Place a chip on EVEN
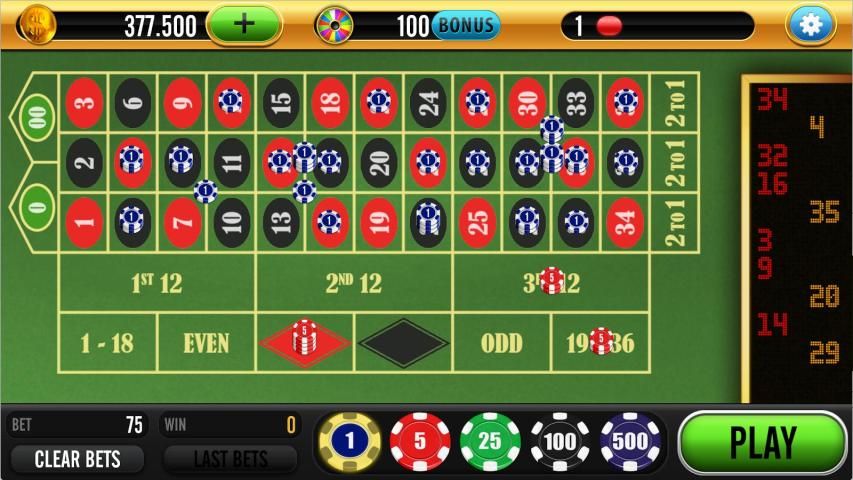853x480 pixels. (206, 343)
